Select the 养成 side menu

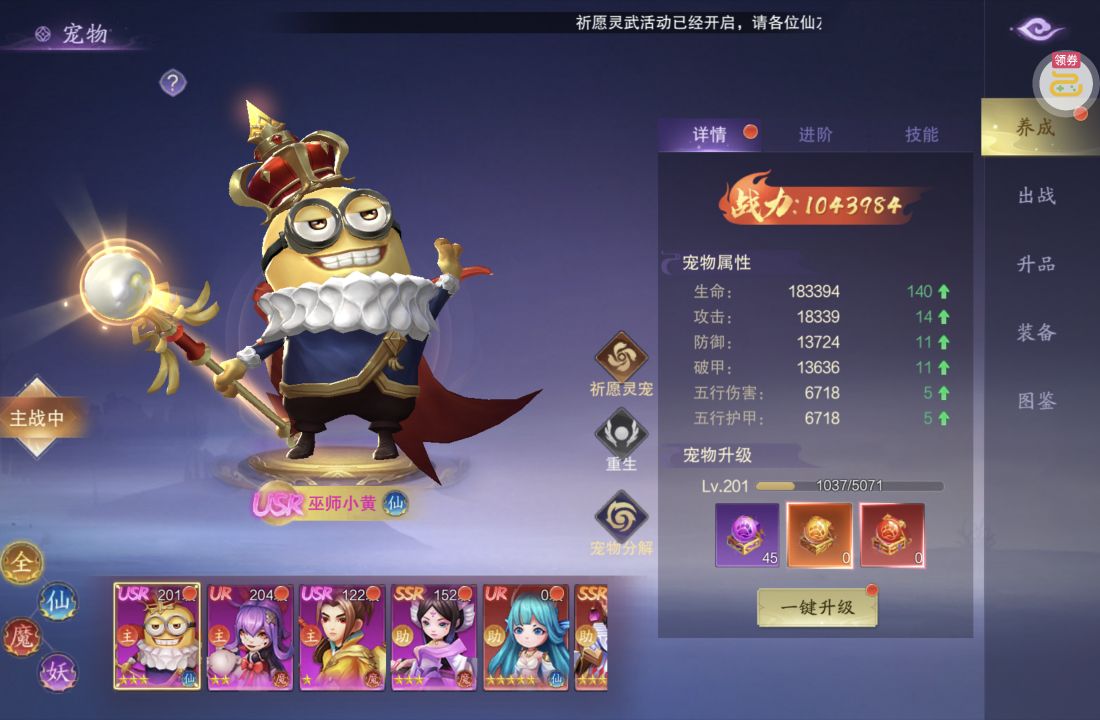click(x=1036, y=127)
